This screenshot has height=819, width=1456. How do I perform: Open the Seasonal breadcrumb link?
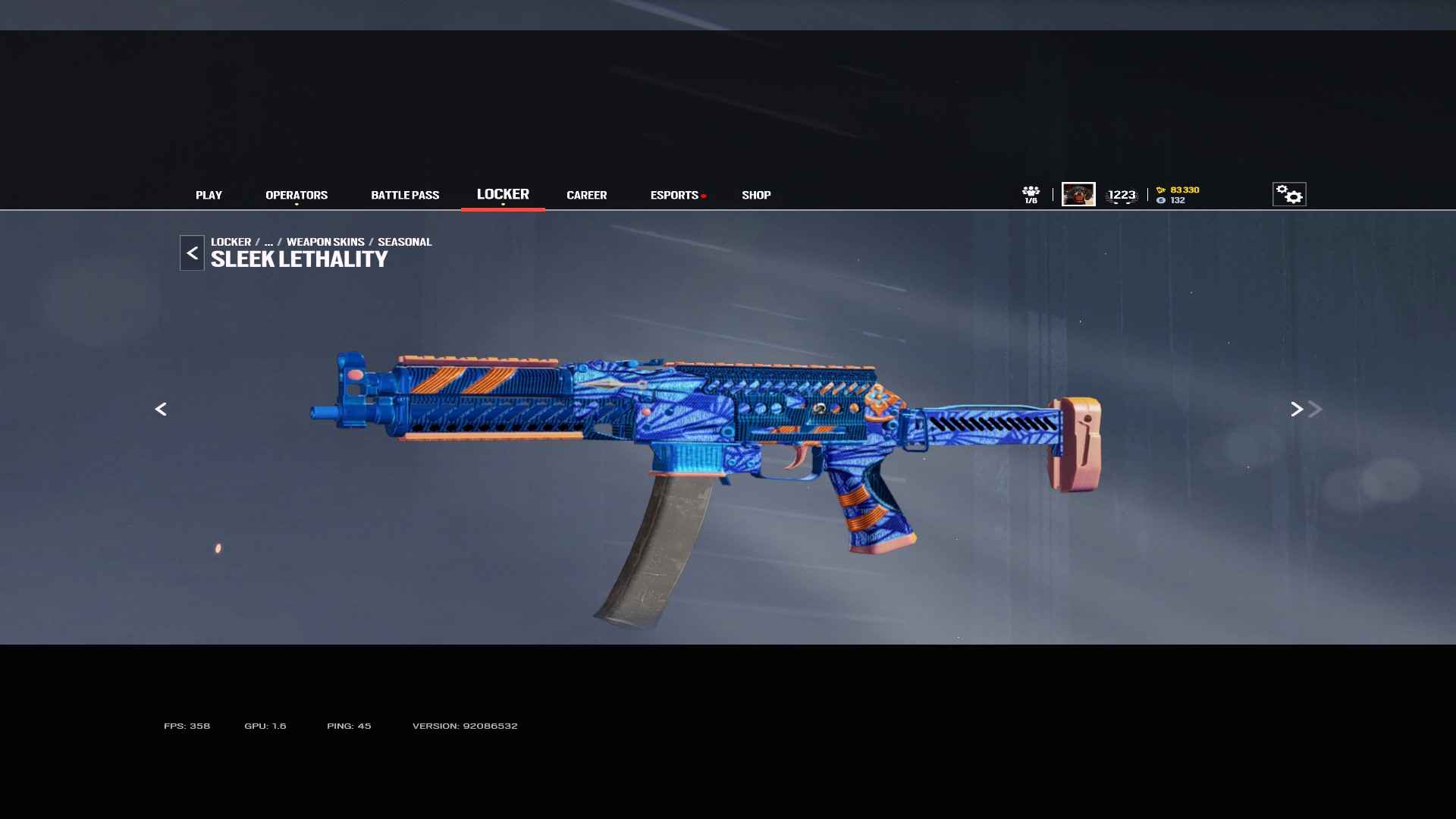point(404,242)
